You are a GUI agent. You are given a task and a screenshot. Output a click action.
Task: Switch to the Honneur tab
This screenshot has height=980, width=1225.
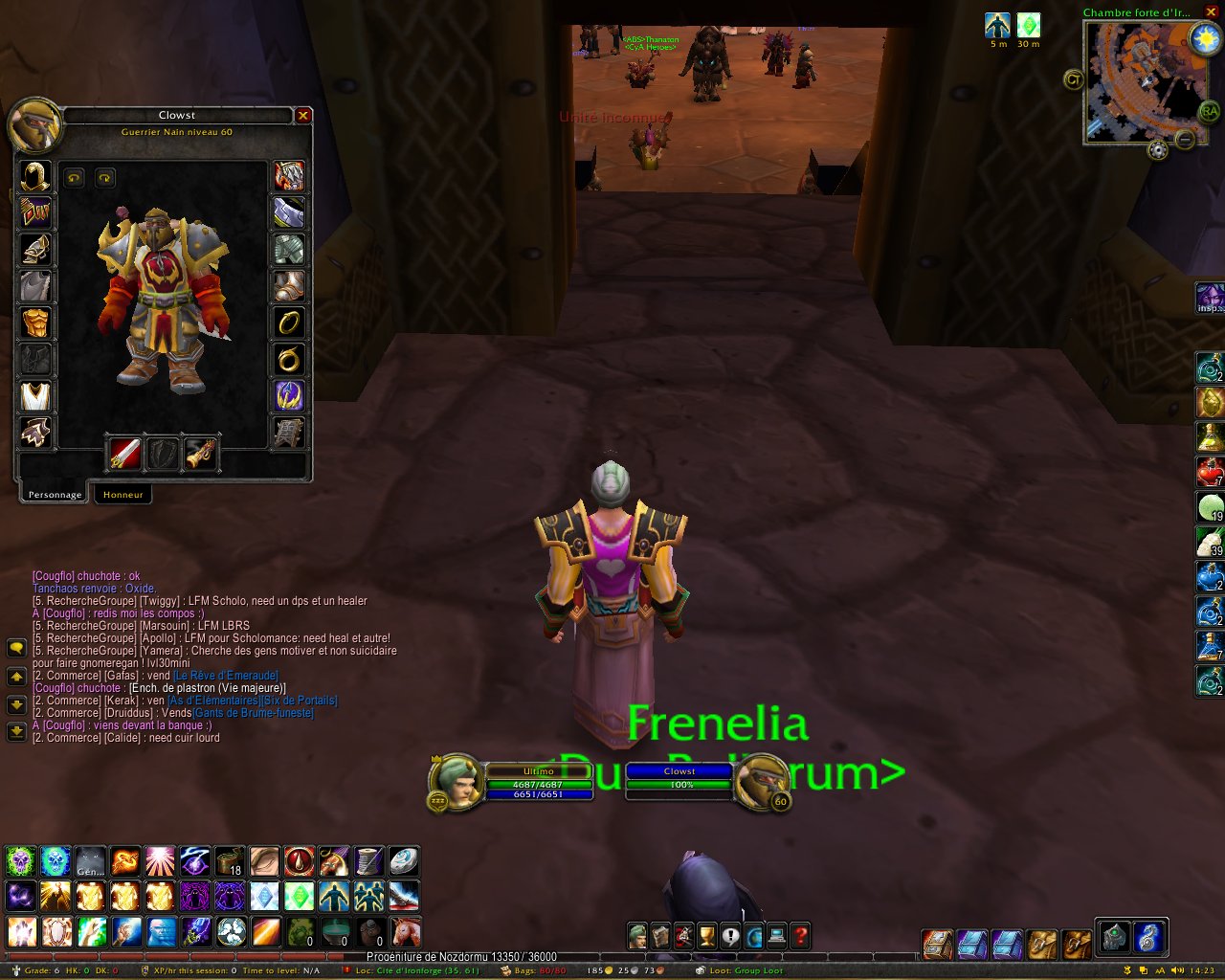click(123, 495)
